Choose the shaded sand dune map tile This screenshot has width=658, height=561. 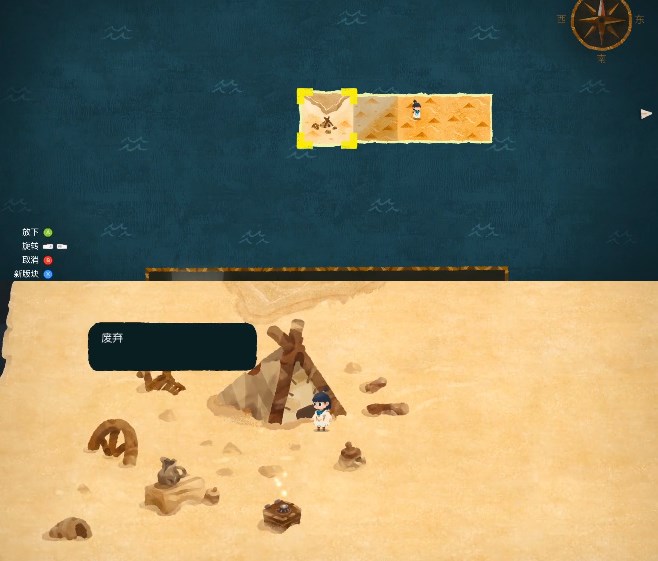tap(376, 119)
